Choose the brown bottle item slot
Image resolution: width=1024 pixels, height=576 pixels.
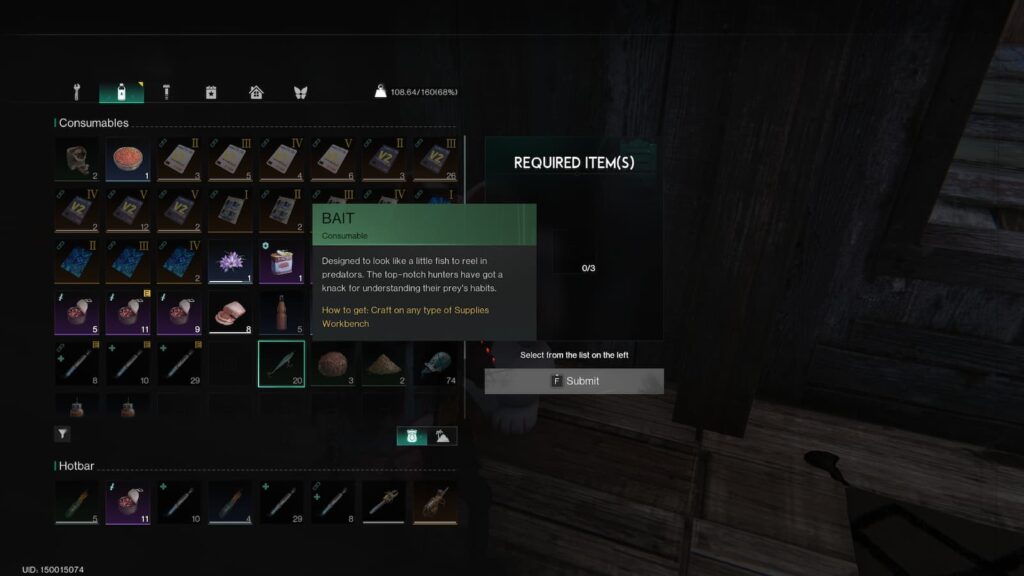(281, 313)
